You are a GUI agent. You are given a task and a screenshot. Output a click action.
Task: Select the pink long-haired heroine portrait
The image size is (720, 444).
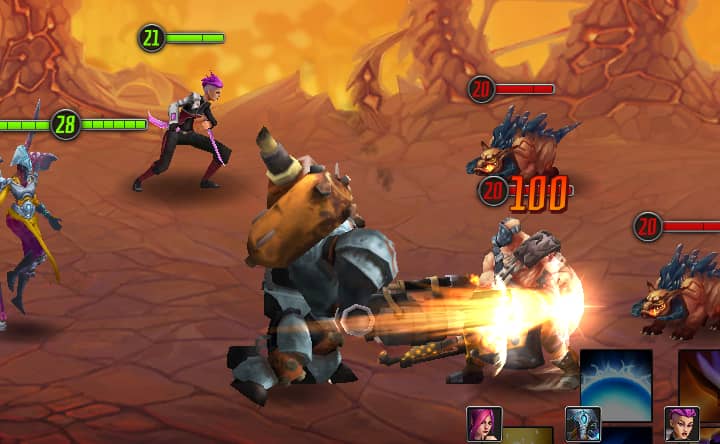point(483,424)
